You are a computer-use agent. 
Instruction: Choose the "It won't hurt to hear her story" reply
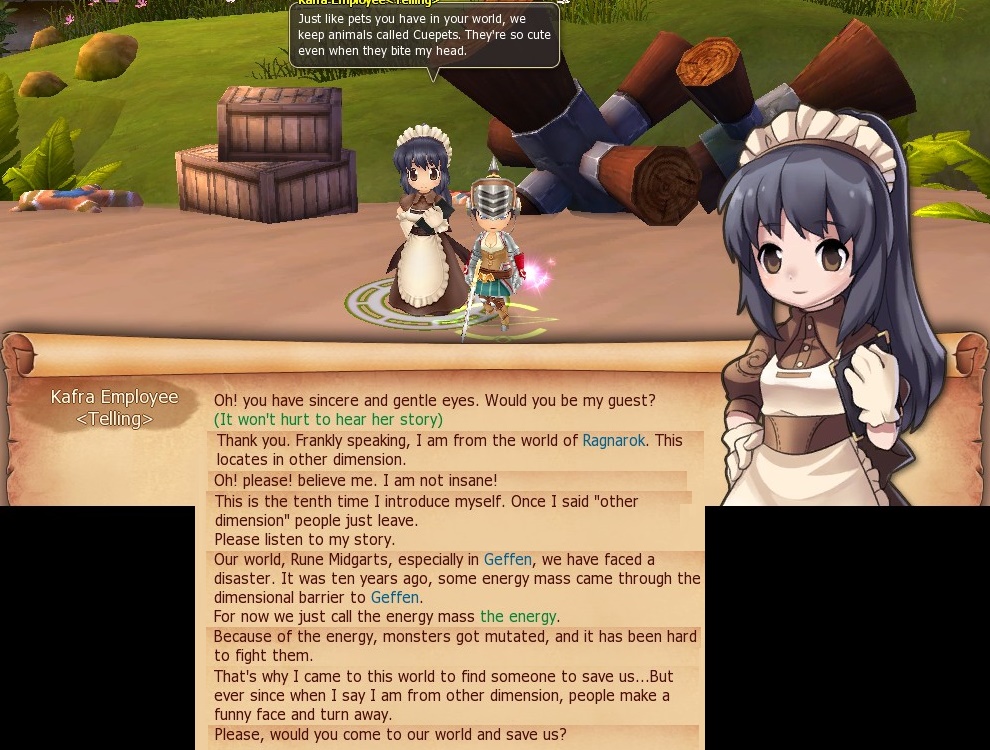tap(328, 420)
